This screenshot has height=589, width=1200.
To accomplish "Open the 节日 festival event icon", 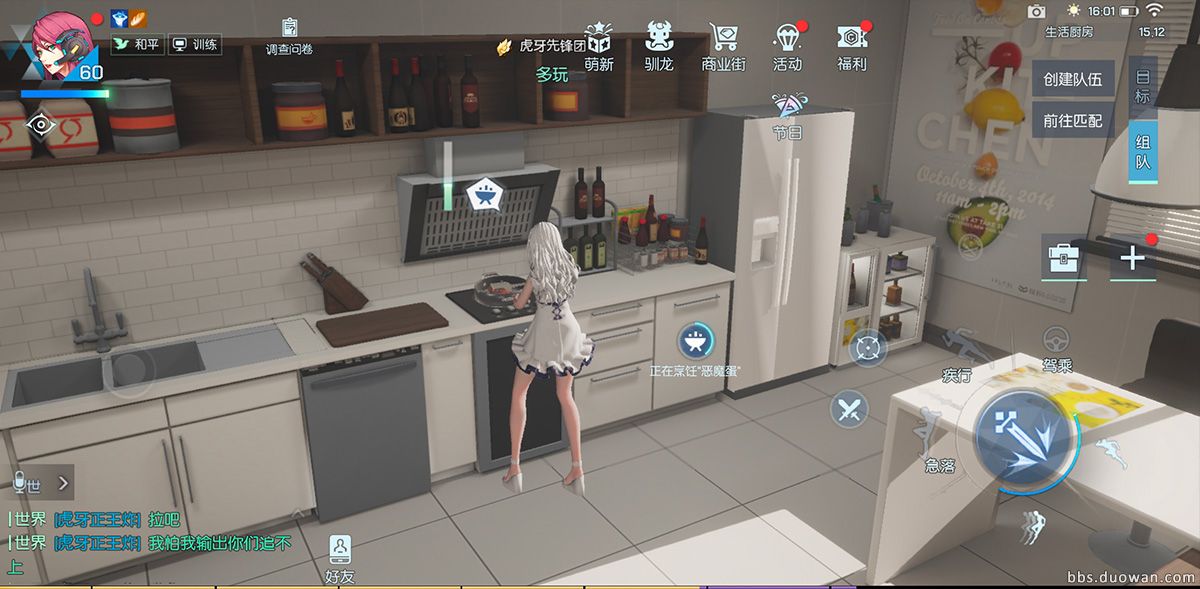I will (x=788, y=114).
